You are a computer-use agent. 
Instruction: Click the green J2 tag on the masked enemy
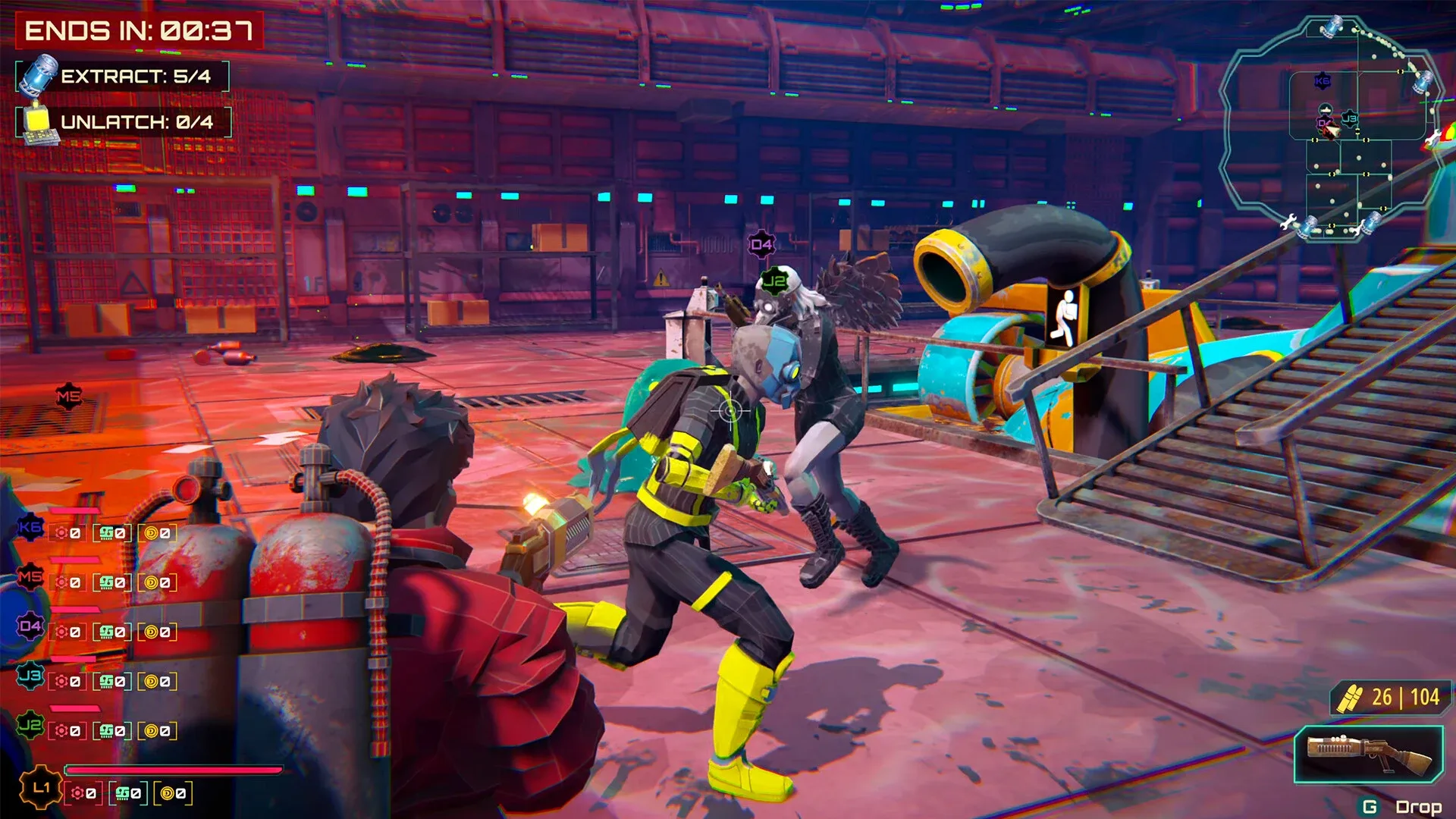tap(774, 281)
